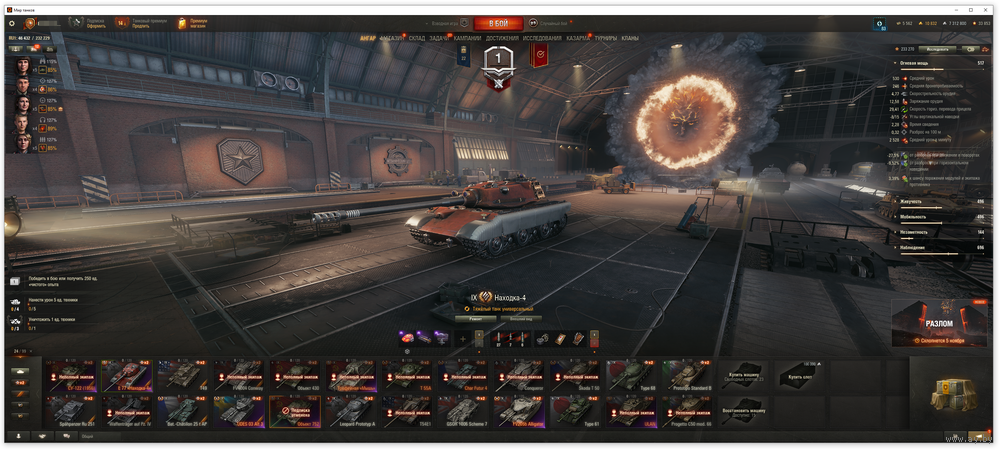Open the «Разлом» event banner
The width and height of the screenshot is (1000, 450).
pos(938,323)
